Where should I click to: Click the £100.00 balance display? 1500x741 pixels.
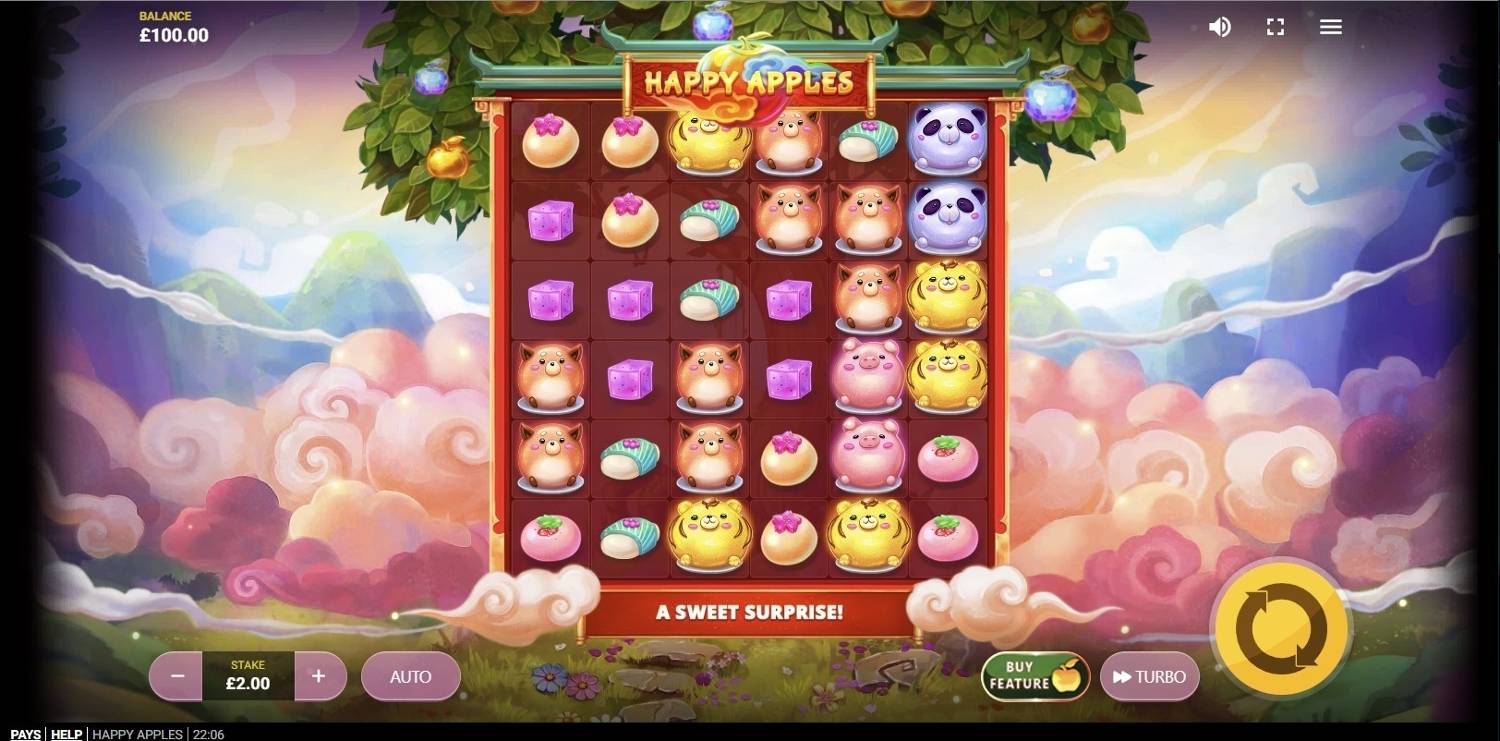pyautogui.click(x=174, y=33)
